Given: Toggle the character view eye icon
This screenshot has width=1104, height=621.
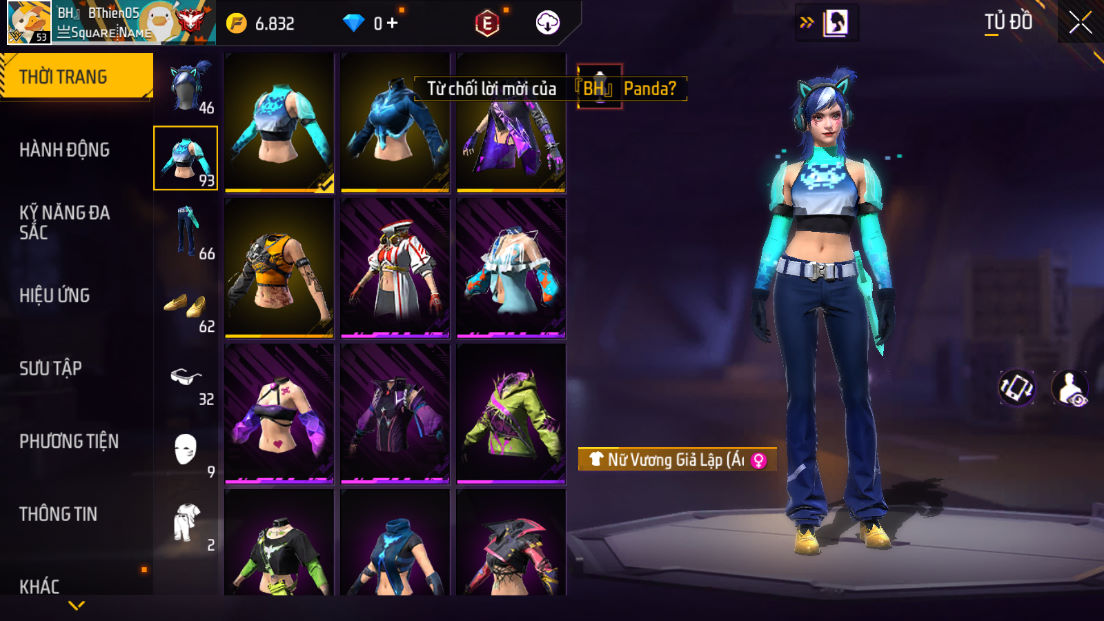Looking at the screenshot, I should (x=1070, y=388).
